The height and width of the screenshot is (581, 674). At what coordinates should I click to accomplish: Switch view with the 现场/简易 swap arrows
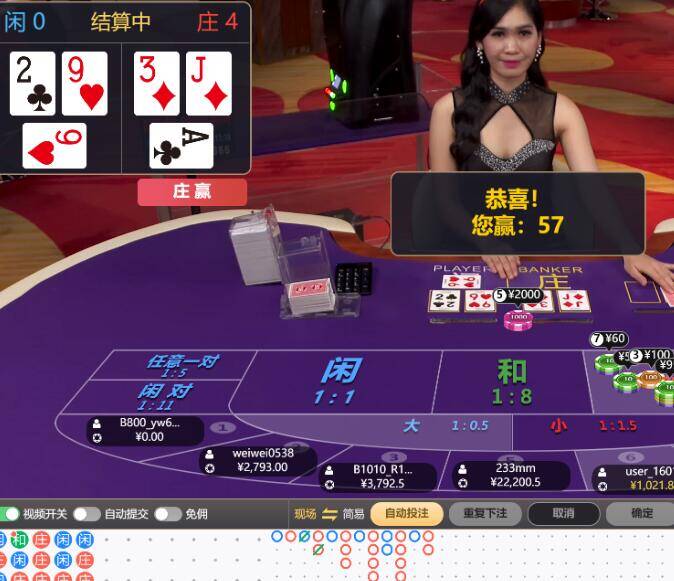click(x=330, y=514)
